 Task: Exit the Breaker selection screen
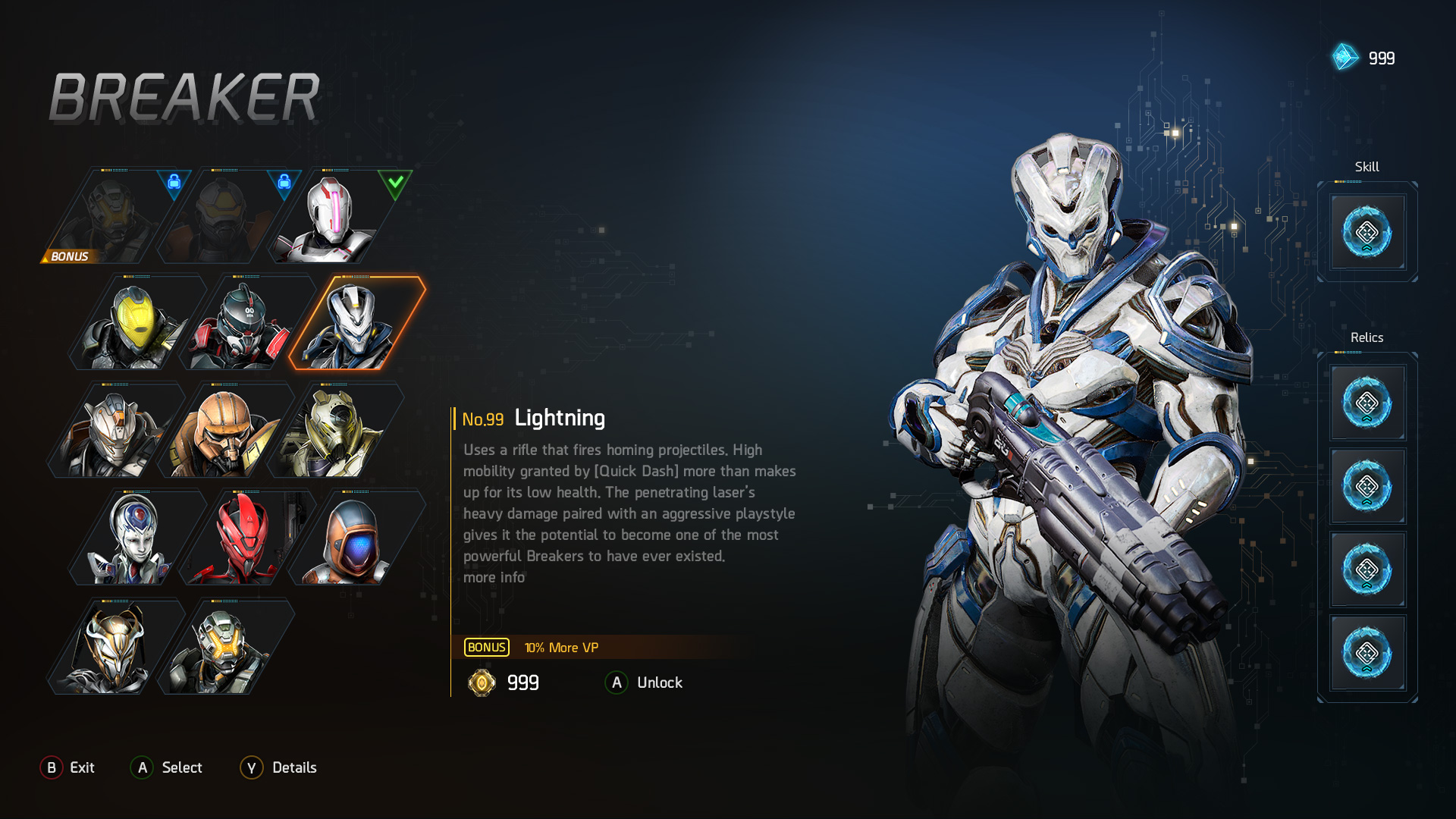(x=67, y=767)
